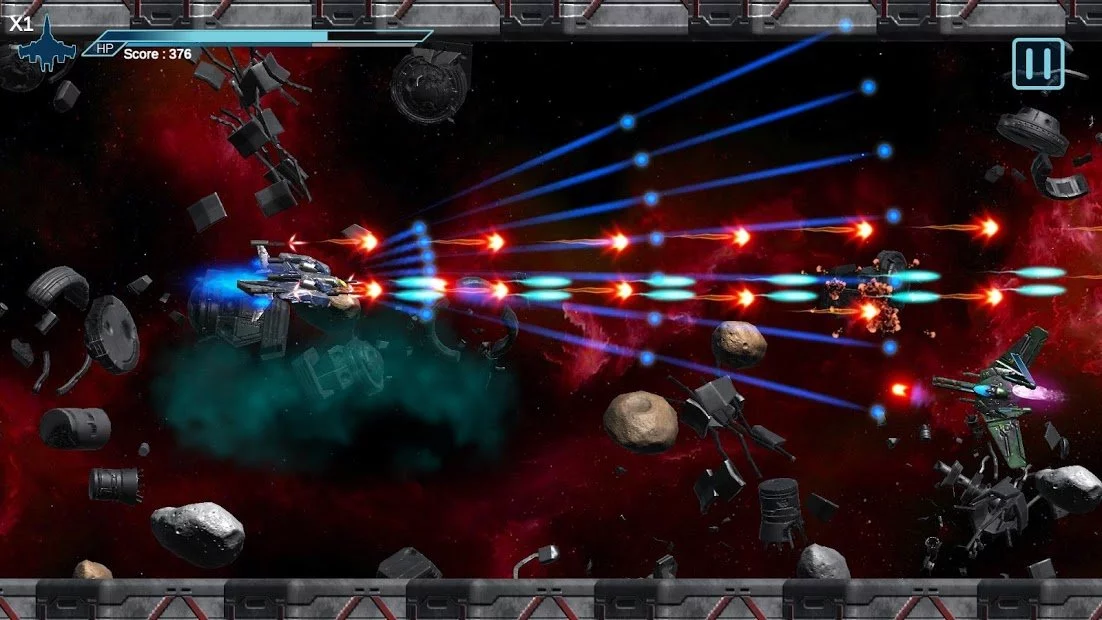Pause the game with the pause button
This screenshot has height=620, width=1102.
pos(1037,64)
